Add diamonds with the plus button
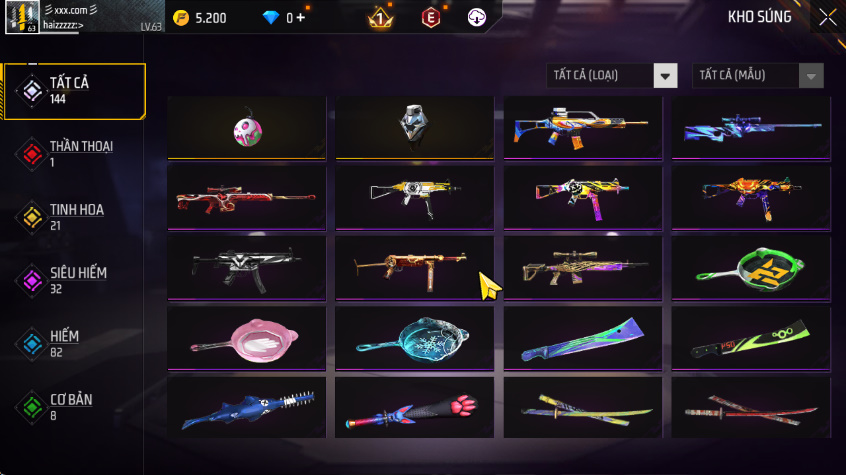Viewport: 846px width, 475px height. (x=300, y=18)
